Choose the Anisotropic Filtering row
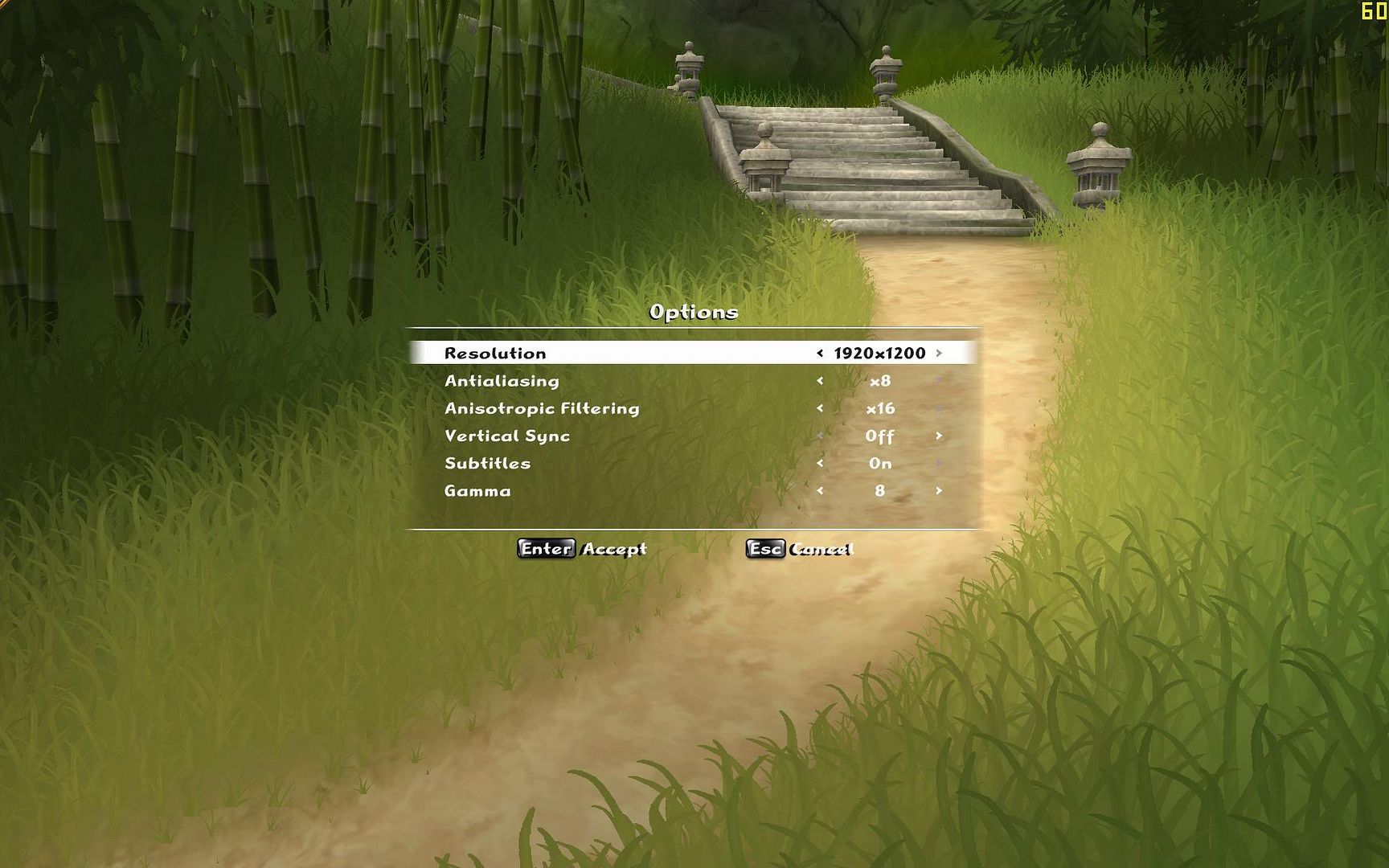The image size is (1389, 868). pyautogui.click(x=542, y=408)
